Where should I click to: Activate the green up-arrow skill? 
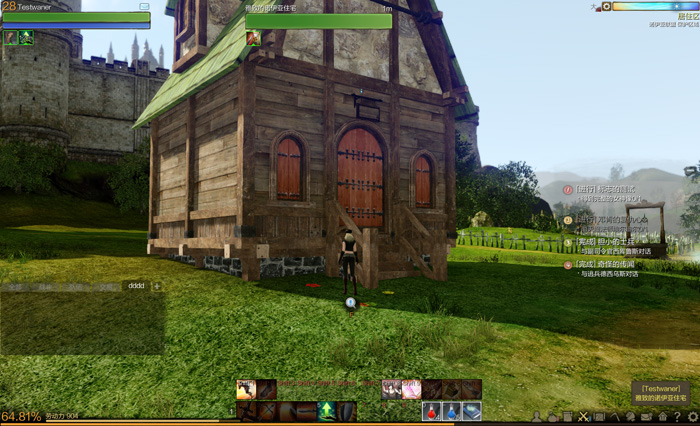point(326,410)
